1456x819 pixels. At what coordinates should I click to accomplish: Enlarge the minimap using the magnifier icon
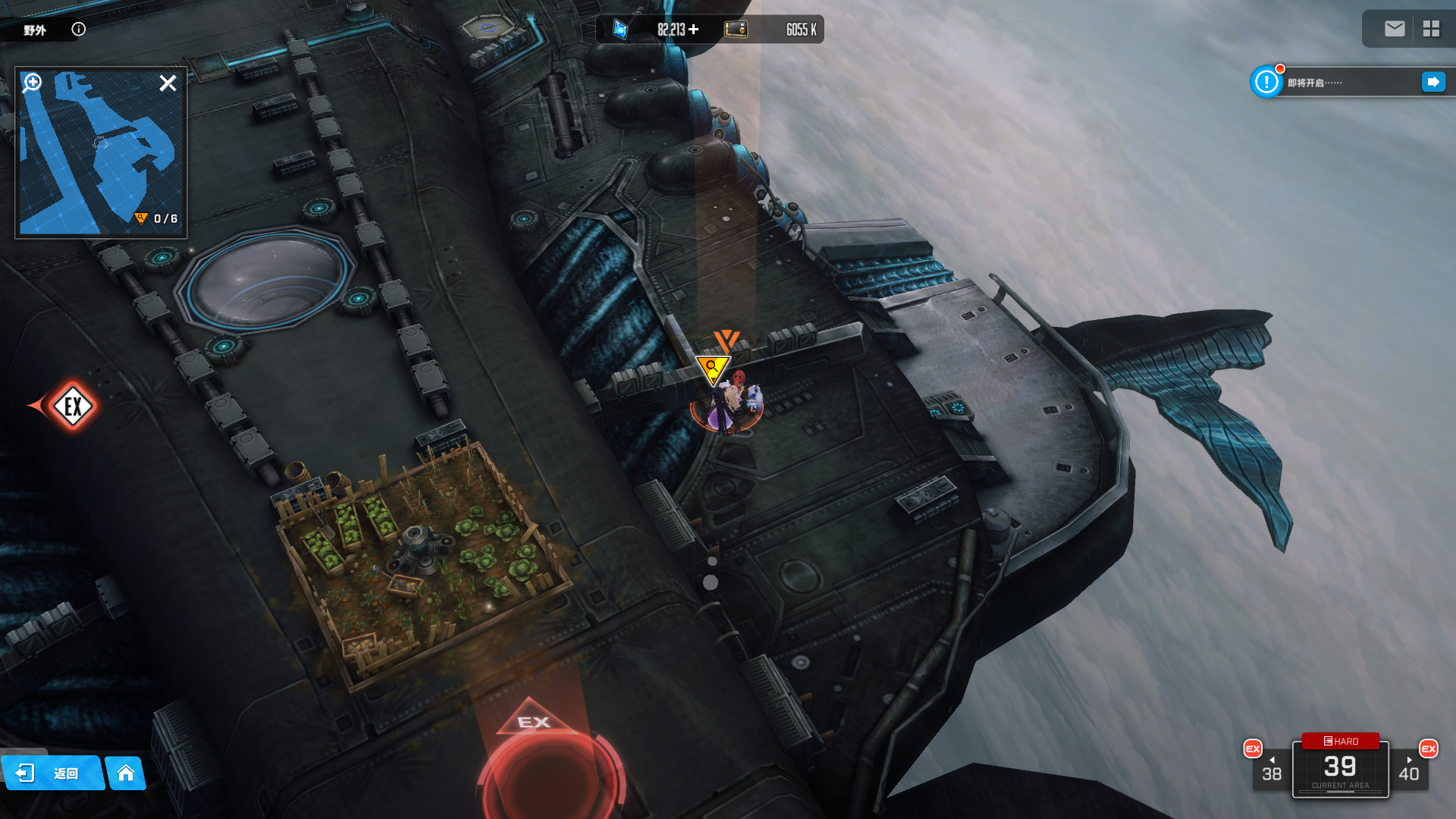32,83
